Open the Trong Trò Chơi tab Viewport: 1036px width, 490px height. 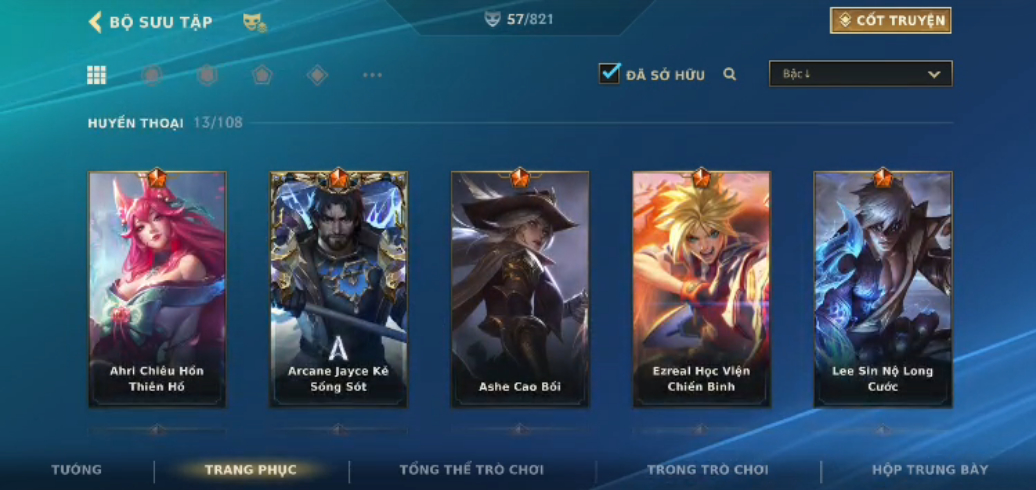coord(707,470)
